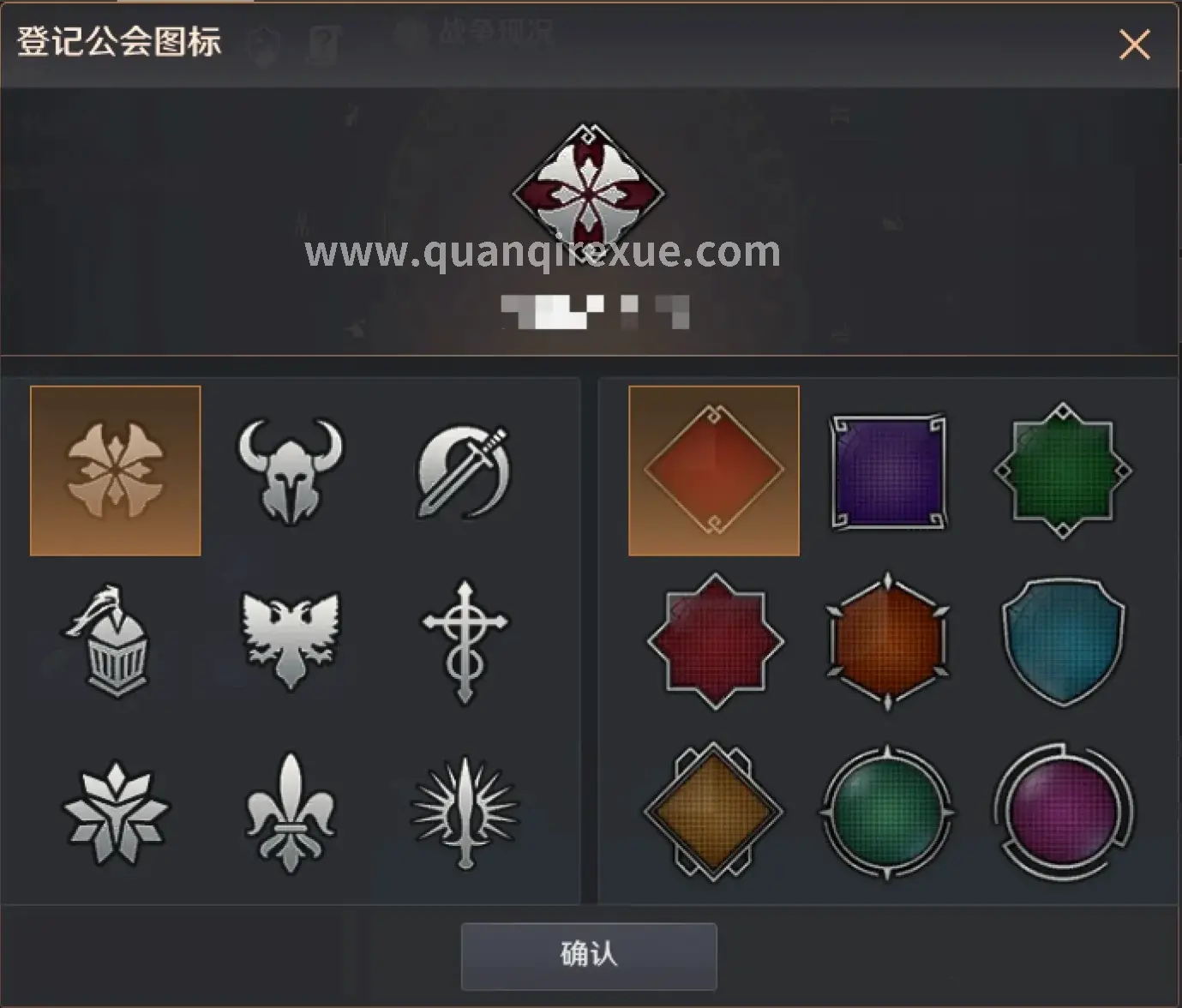Pick the purple square emblem background

[x=888, y=469]
